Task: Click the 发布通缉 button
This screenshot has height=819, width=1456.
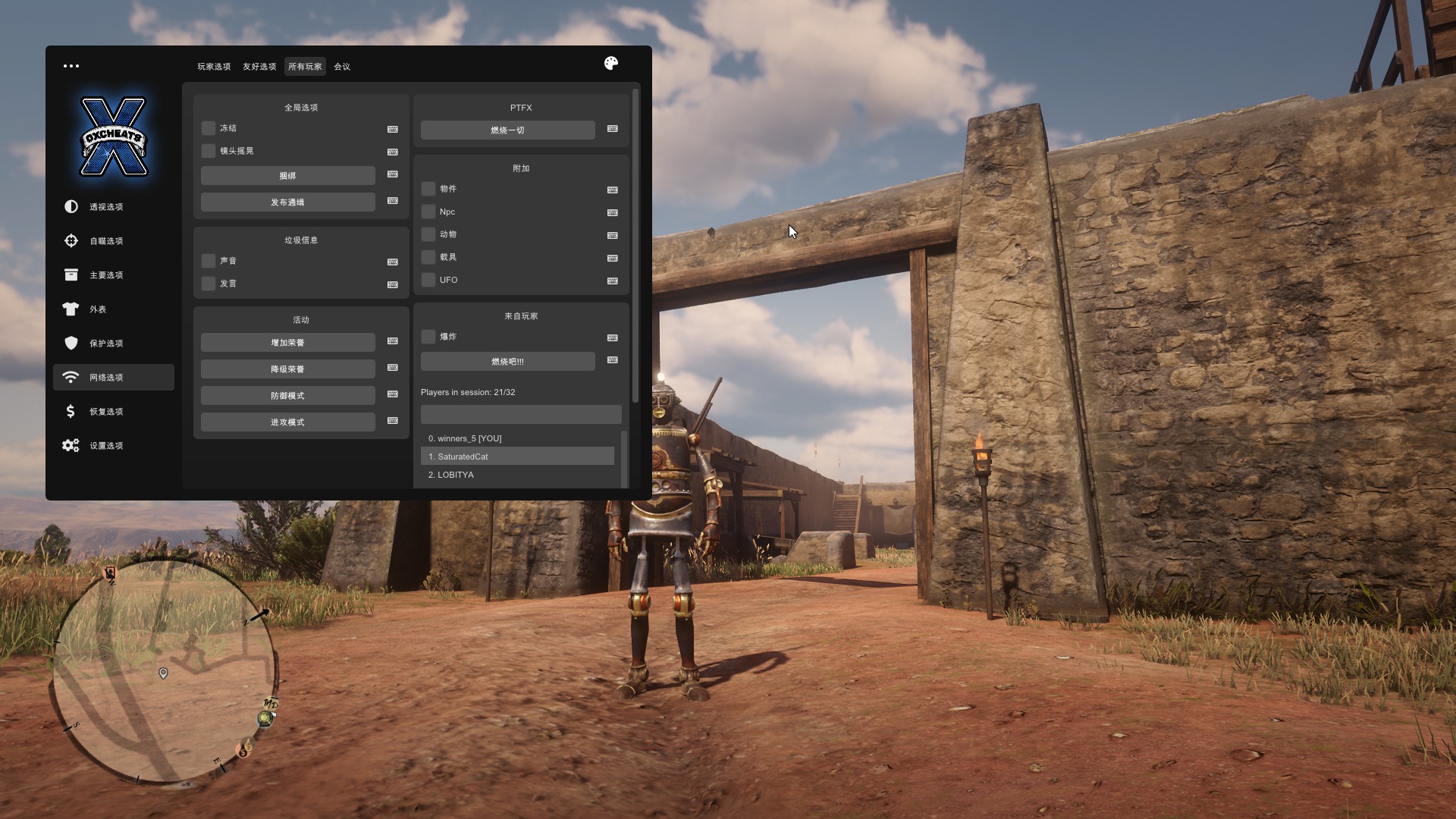Action: point(287,202)
